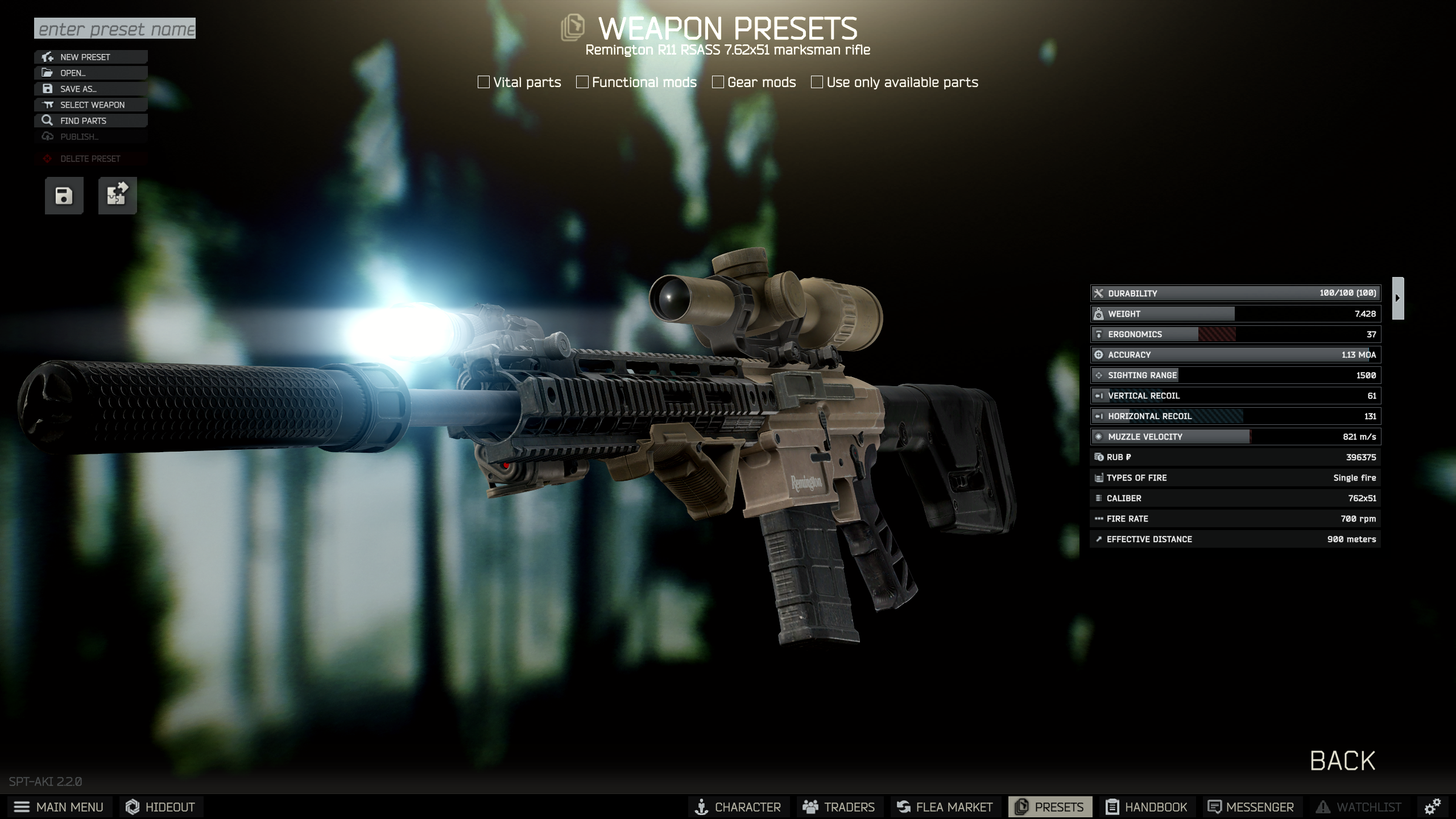Choose Save As option
Screen dimensions: 1456x819
(91, 89)
